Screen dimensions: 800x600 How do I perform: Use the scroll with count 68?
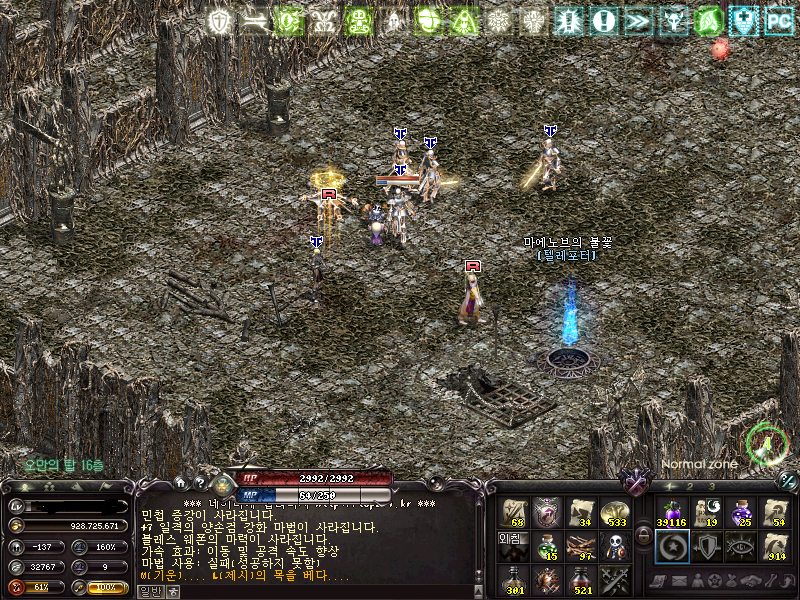tap(515, 511)
